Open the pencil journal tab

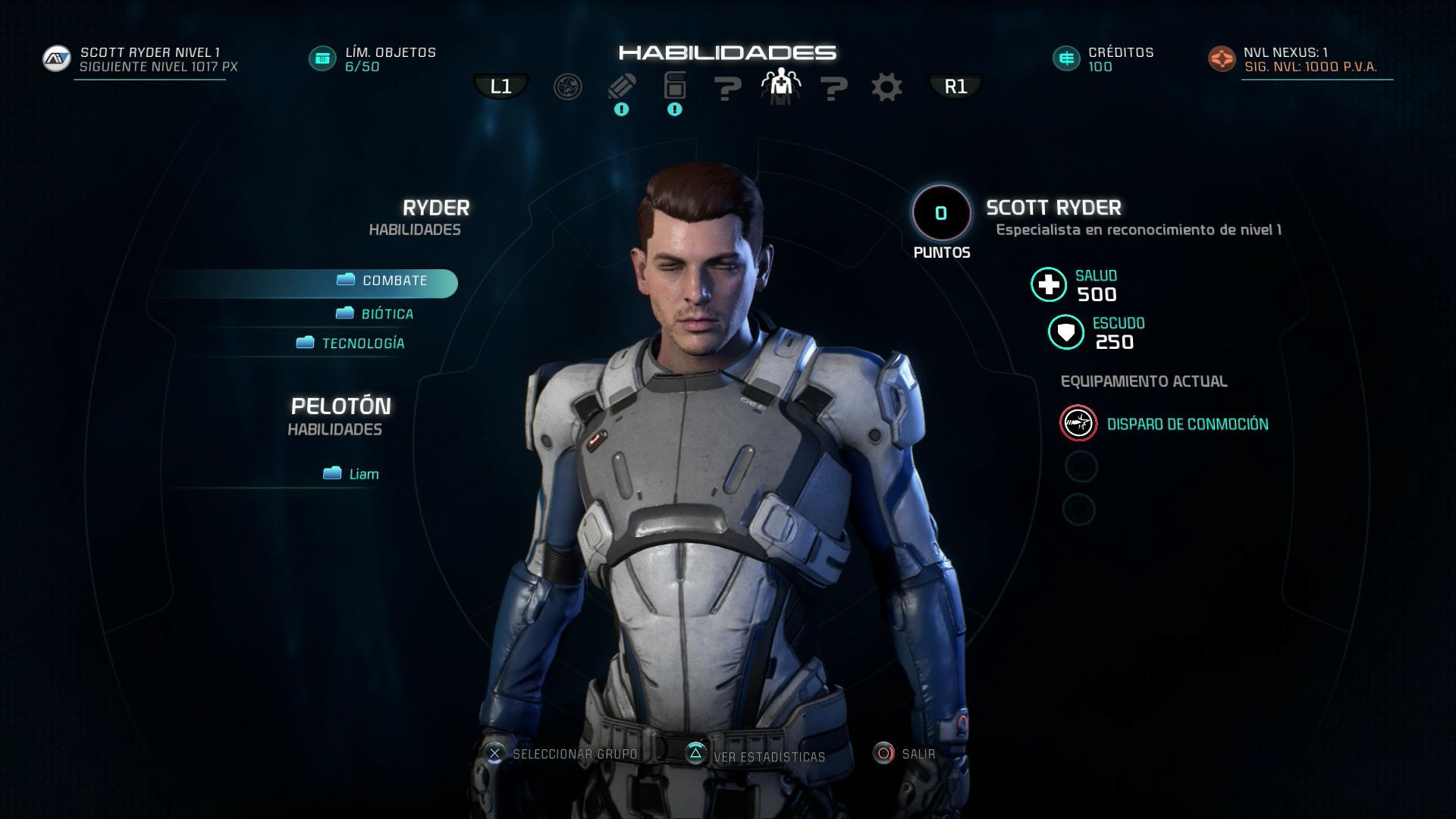pos(622,87)
